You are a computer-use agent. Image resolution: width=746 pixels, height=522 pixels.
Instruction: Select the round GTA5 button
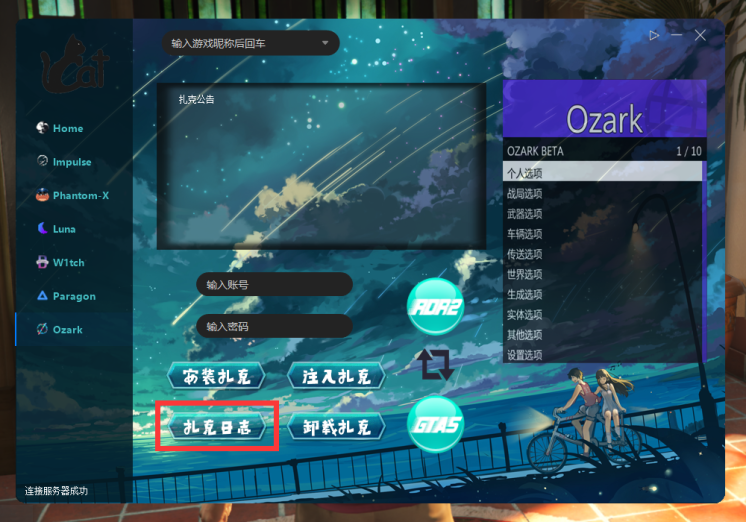tap(436, 426)
